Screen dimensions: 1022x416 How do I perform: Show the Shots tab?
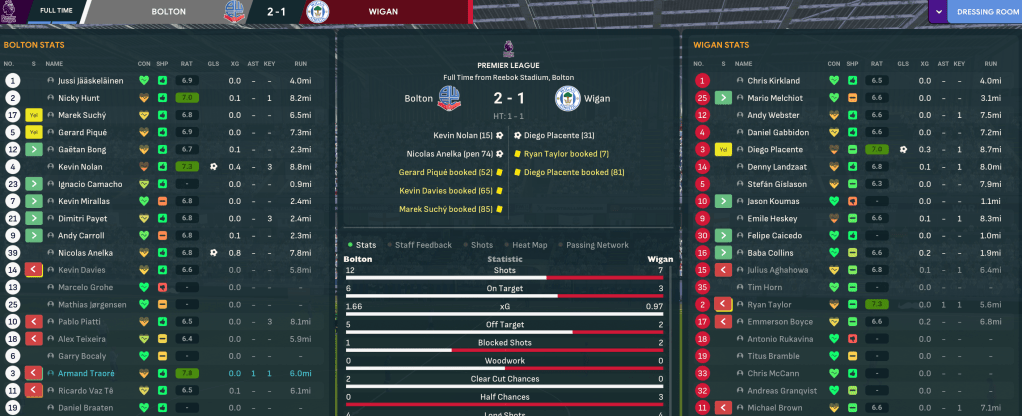[x=478, y=244]
